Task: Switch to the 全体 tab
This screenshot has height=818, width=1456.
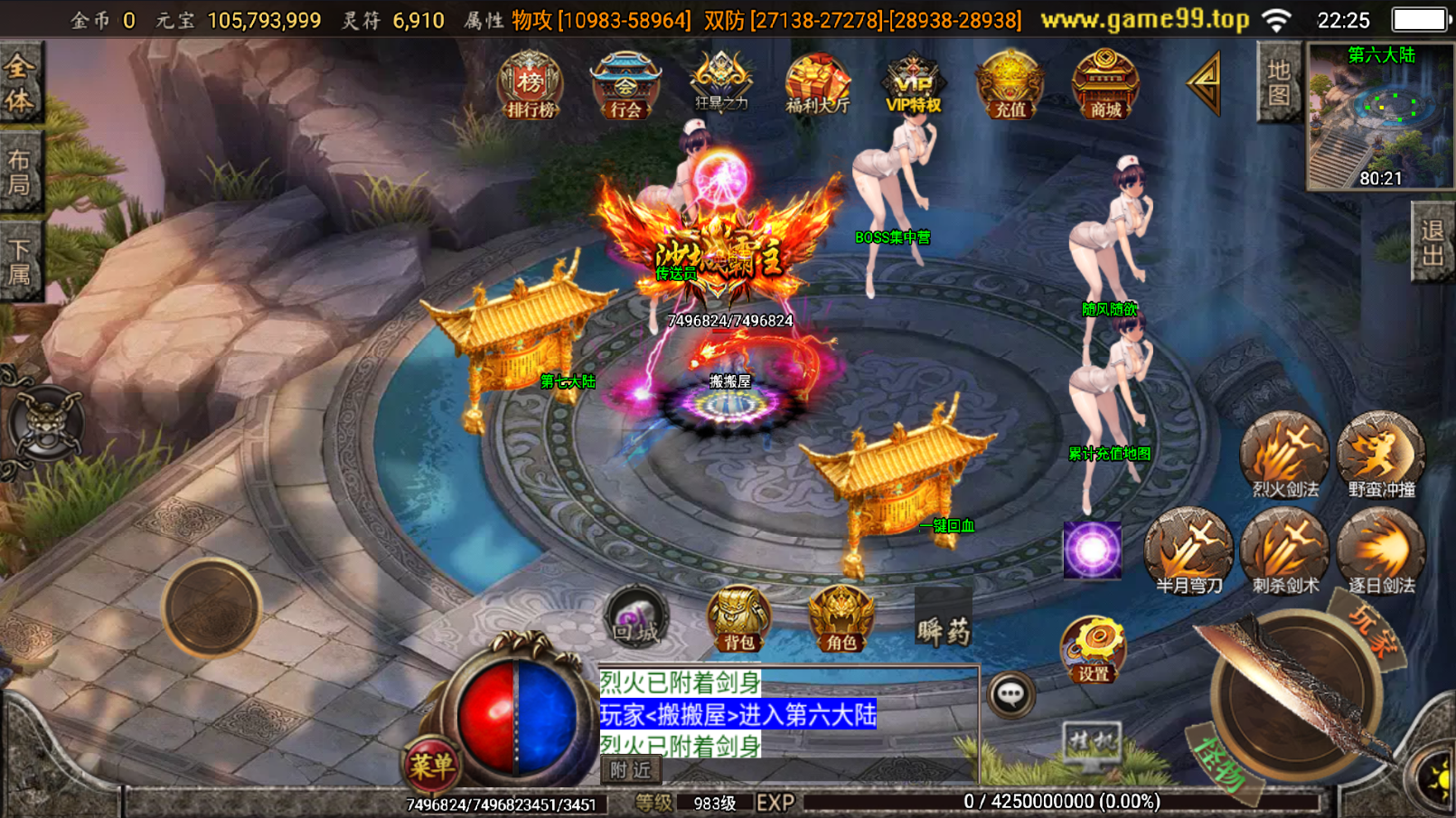Action: pyautogui.click(x=20, y=83)
